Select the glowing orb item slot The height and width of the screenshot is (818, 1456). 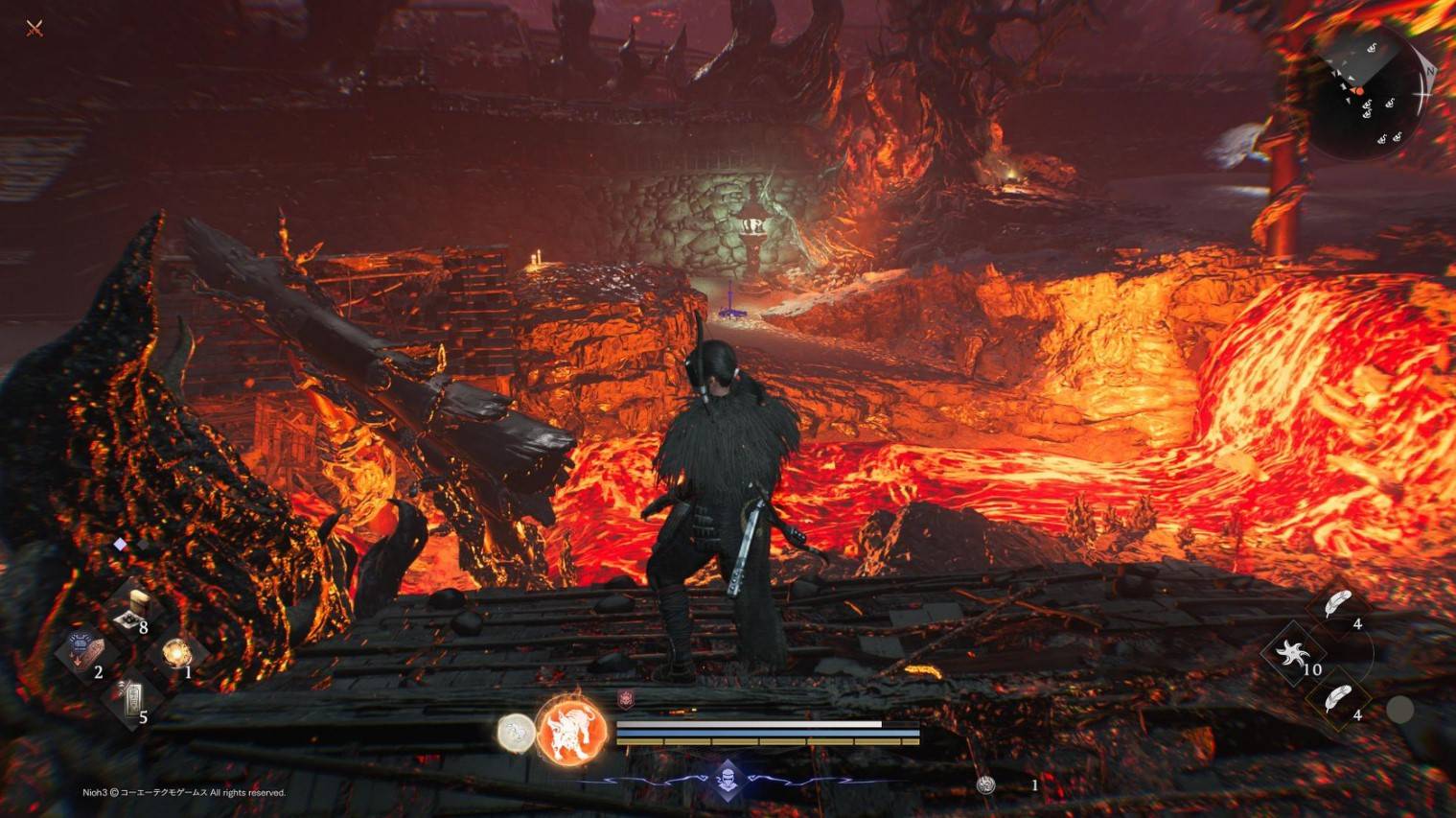click(x=175, y=653)
